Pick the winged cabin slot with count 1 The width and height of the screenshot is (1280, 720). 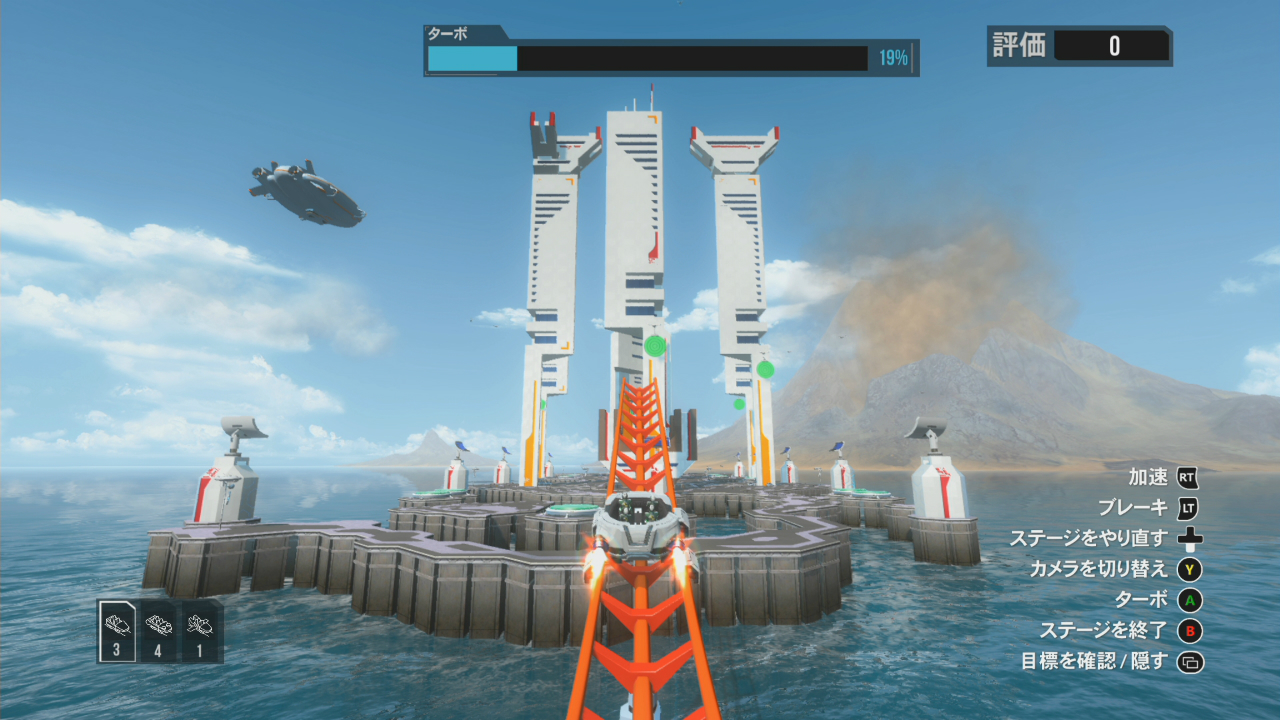pos(201,631)
